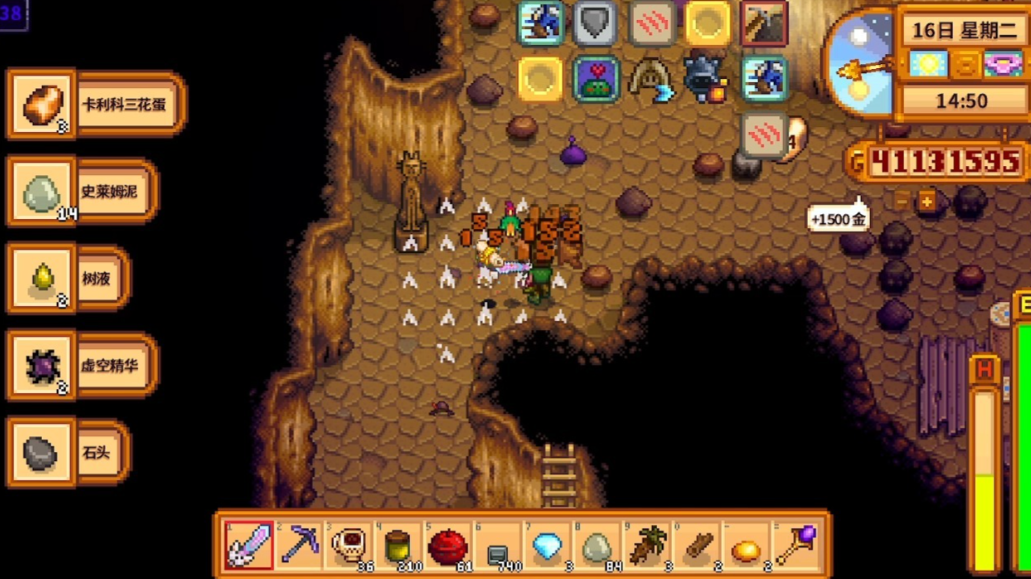Viewport: 1031px width, 579px height.
Task: Select the purple-gem scepter hotbar slot
Action: [x=796, y=545]
